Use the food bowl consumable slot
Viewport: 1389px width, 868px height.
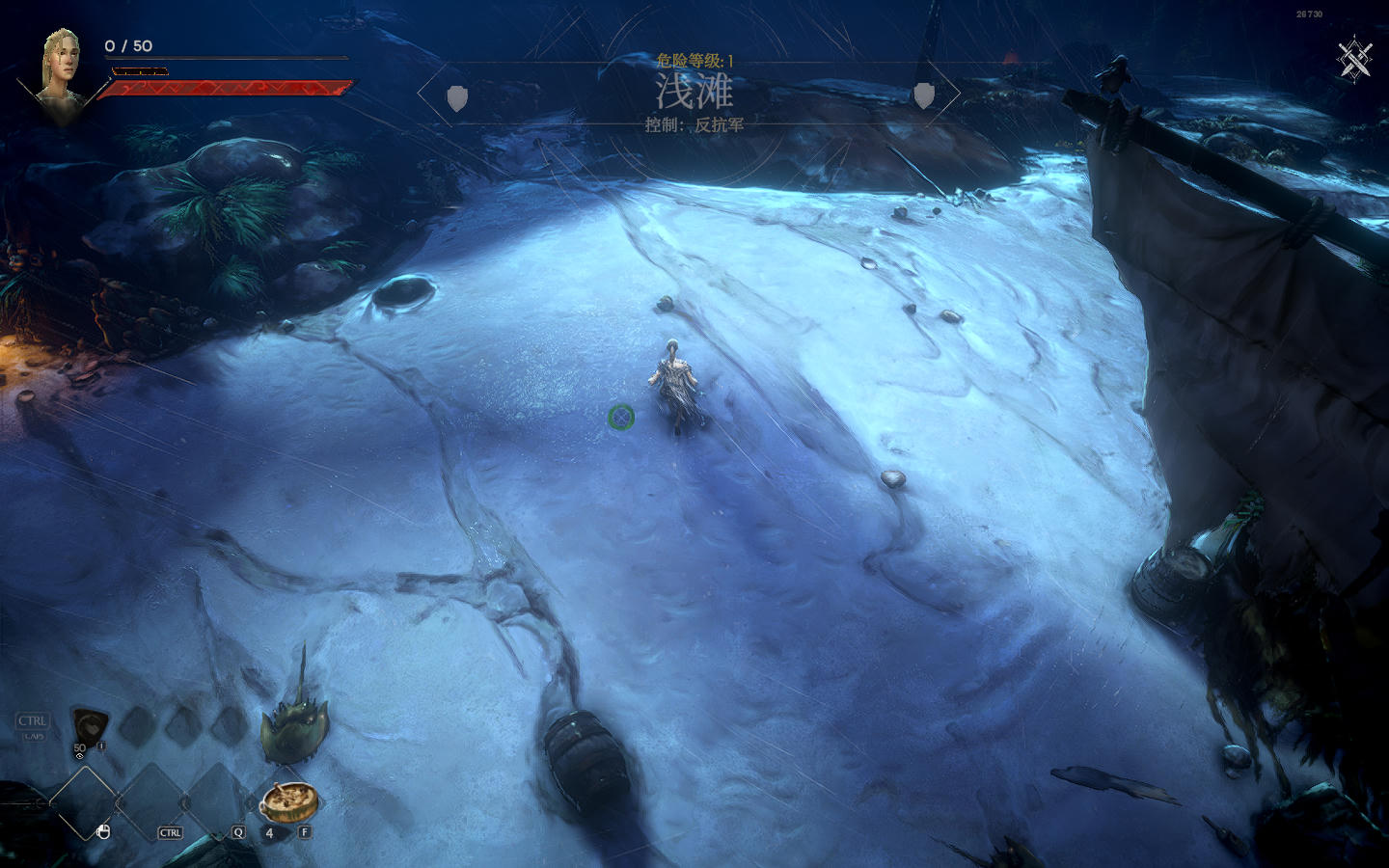(287, 800)
